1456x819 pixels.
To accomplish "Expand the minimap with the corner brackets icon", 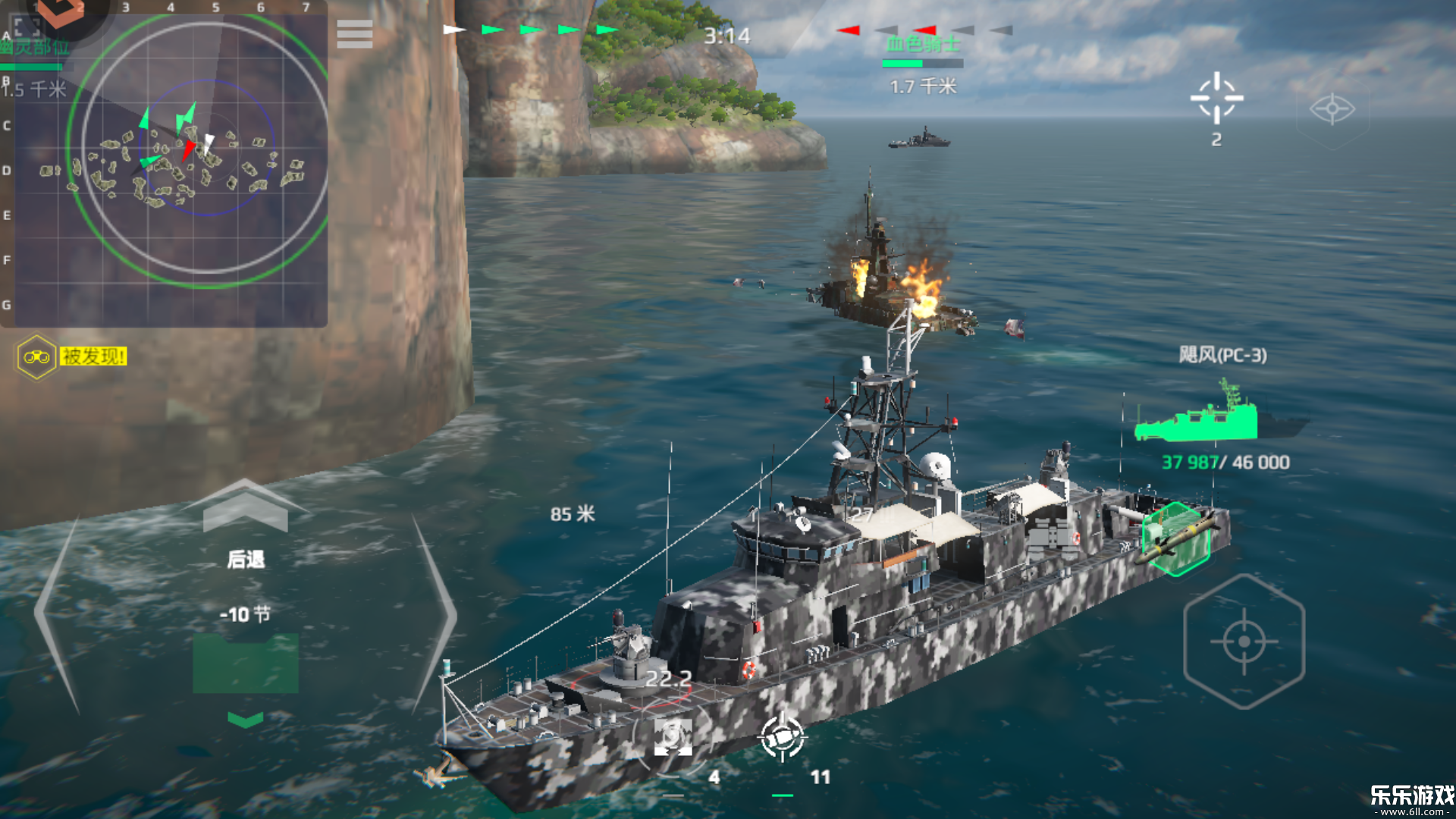I will 27,26.
